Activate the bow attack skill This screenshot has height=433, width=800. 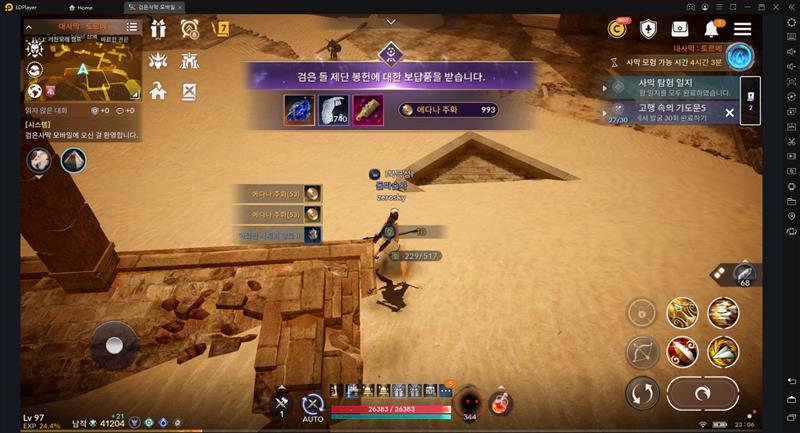click(640, 352)
